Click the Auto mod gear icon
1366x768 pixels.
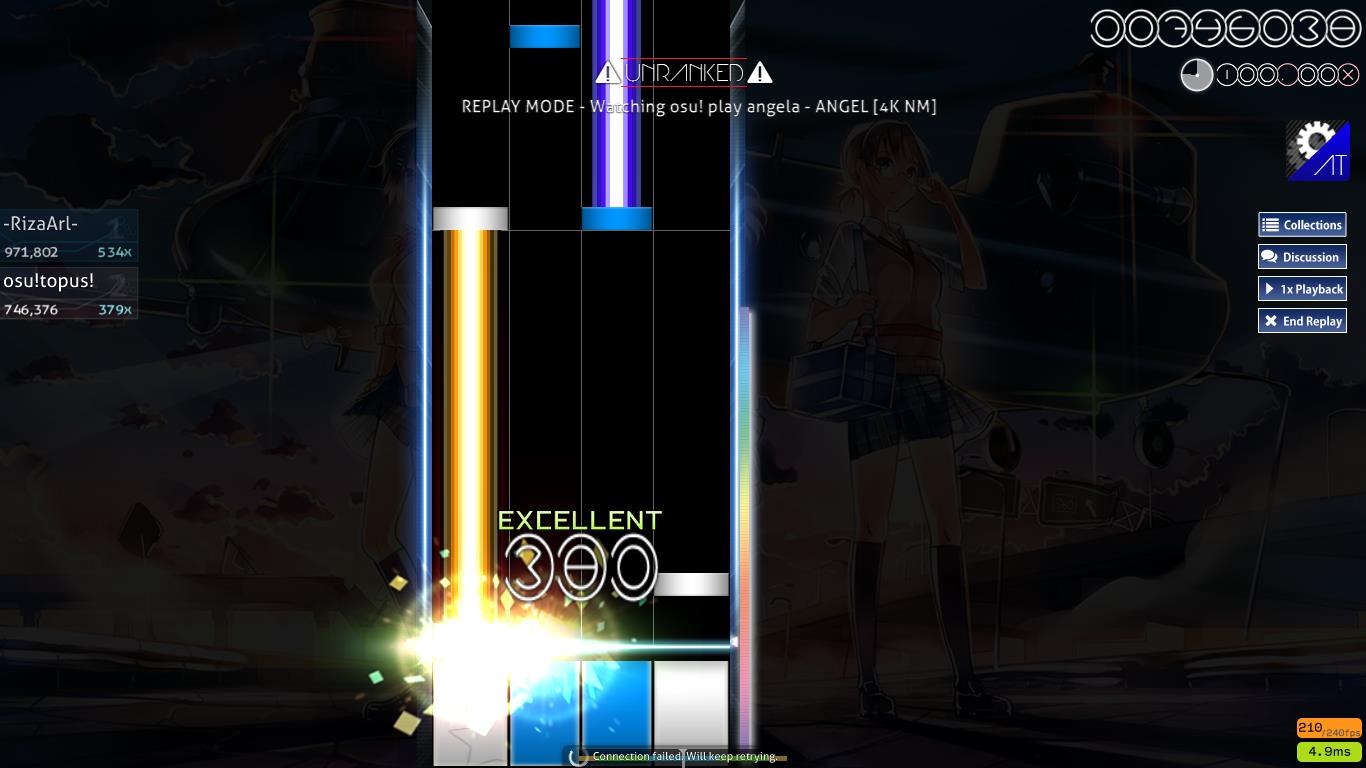1318,150
